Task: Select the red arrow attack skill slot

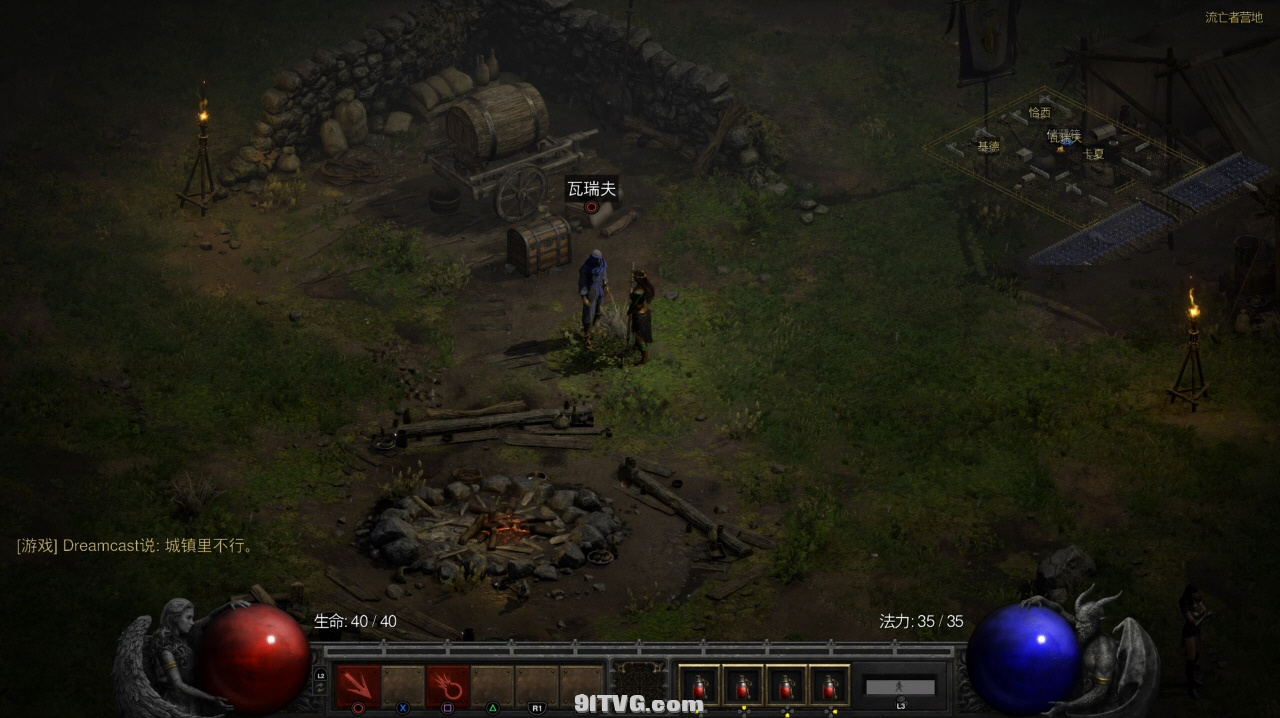Action: (358, 686)
